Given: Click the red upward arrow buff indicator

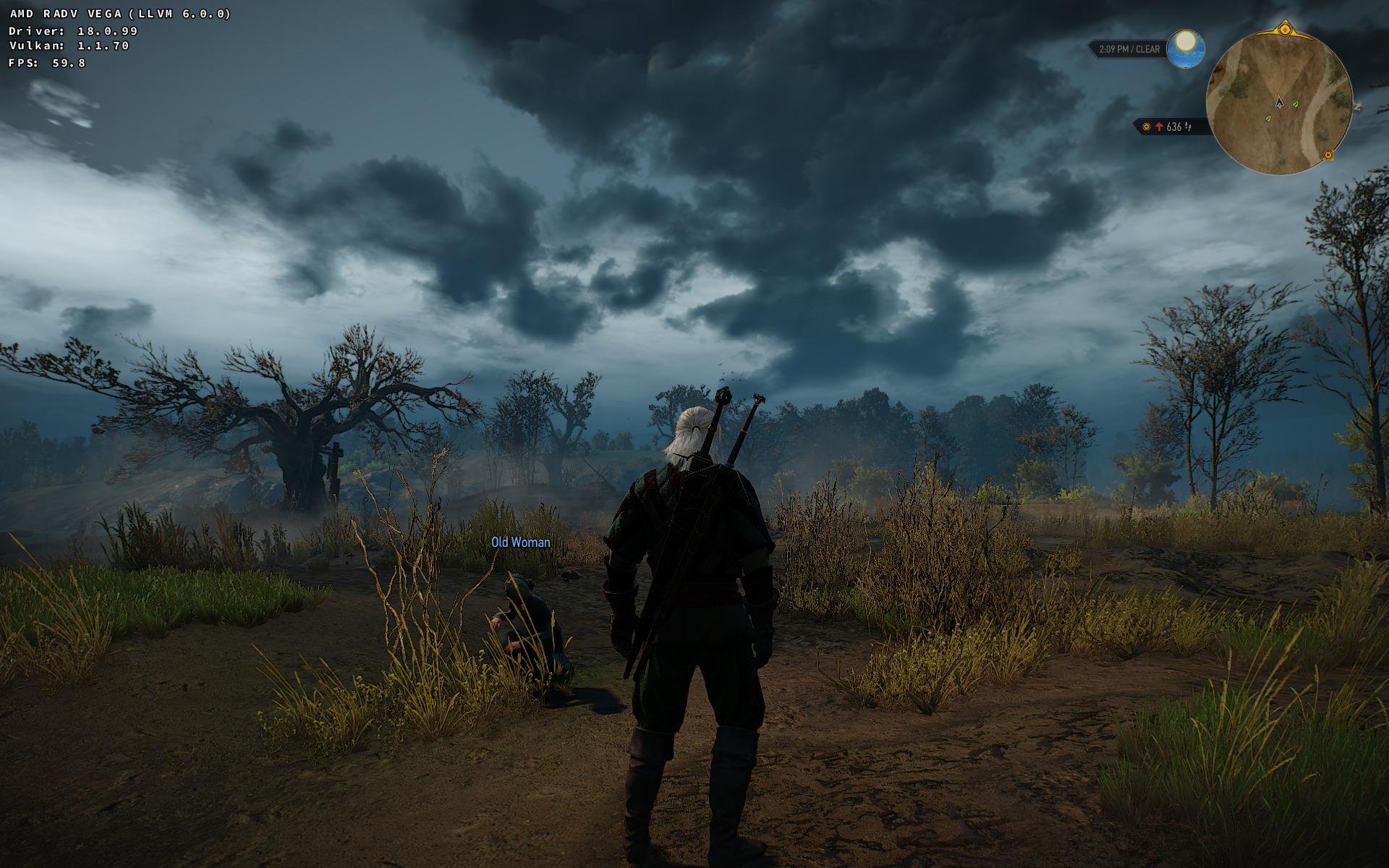Looking at the screenshot, I should (x=1159, y=127).
